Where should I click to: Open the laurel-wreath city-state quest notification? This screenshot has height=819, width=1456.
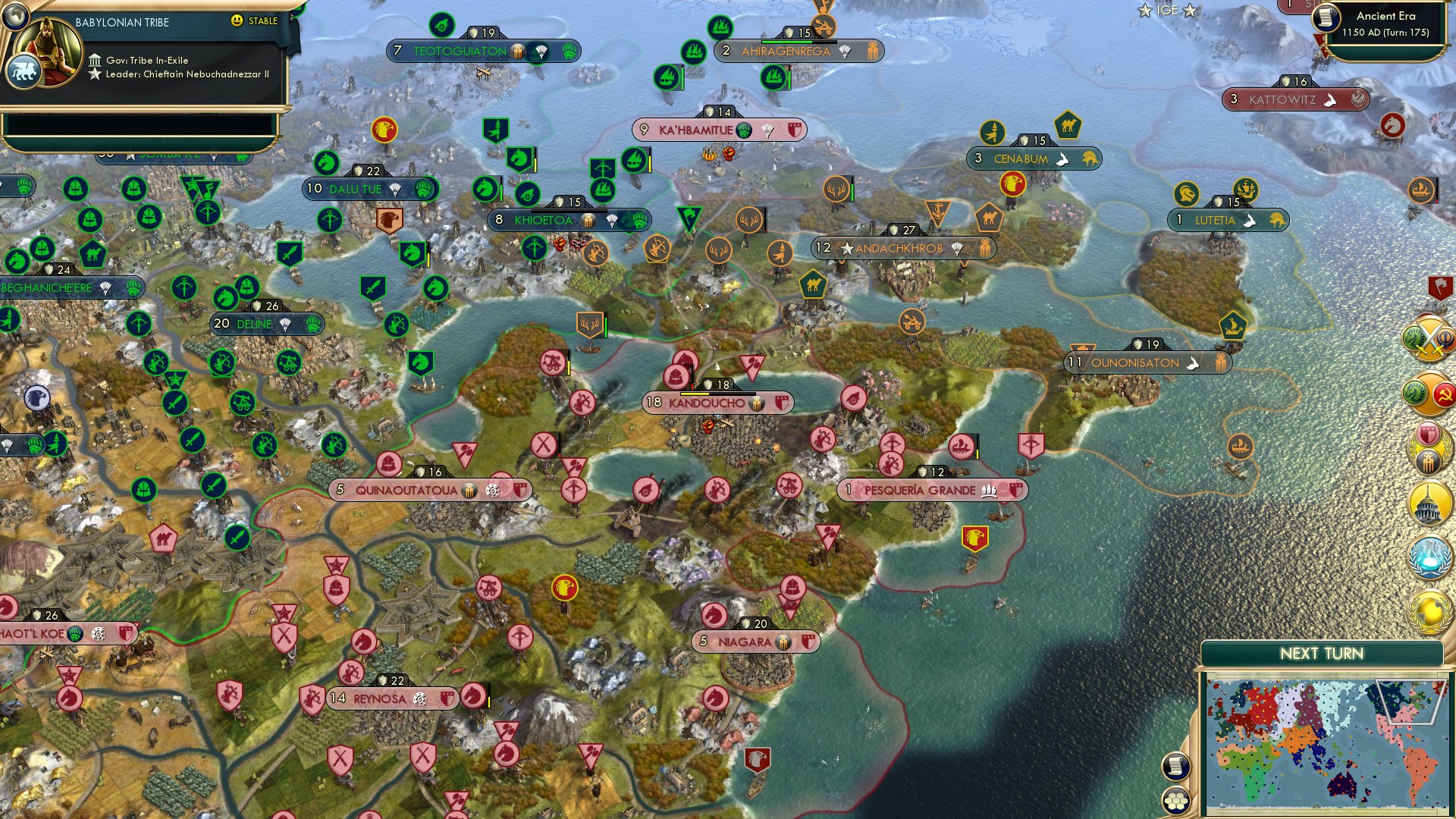click(x=1429, y=449)
